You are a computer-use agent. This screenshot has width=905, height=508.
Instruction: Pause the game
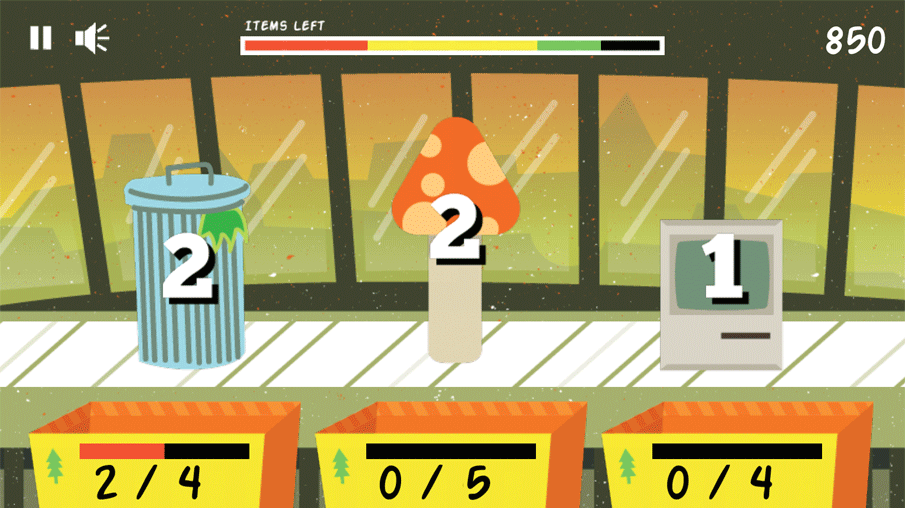click(x=40, y=39)
